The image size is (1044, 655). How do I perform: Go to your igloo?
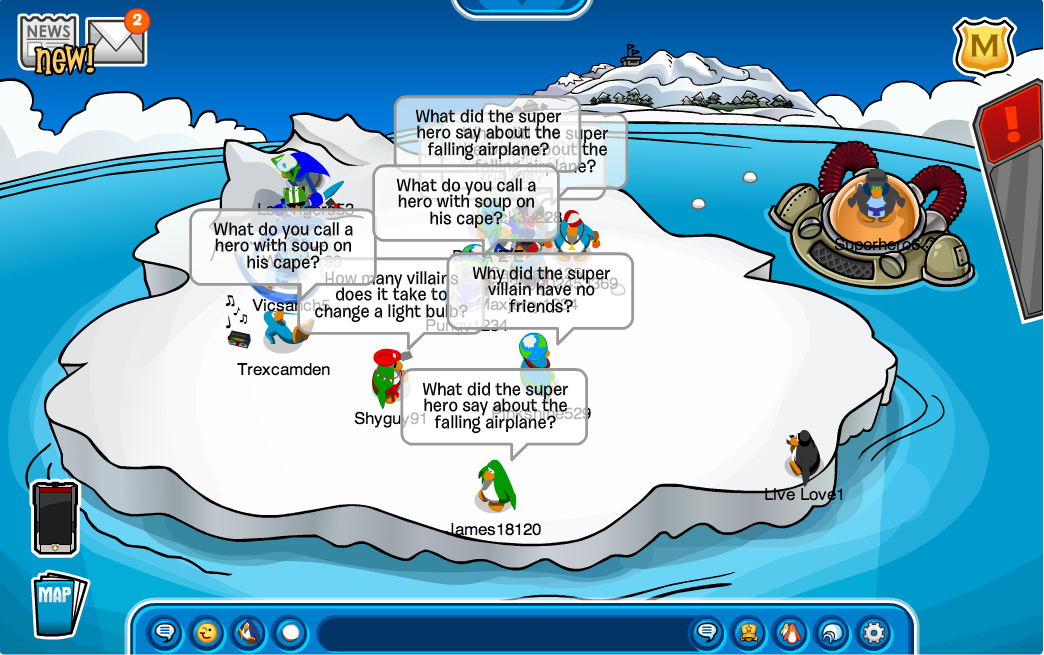(x=832, y=632)
